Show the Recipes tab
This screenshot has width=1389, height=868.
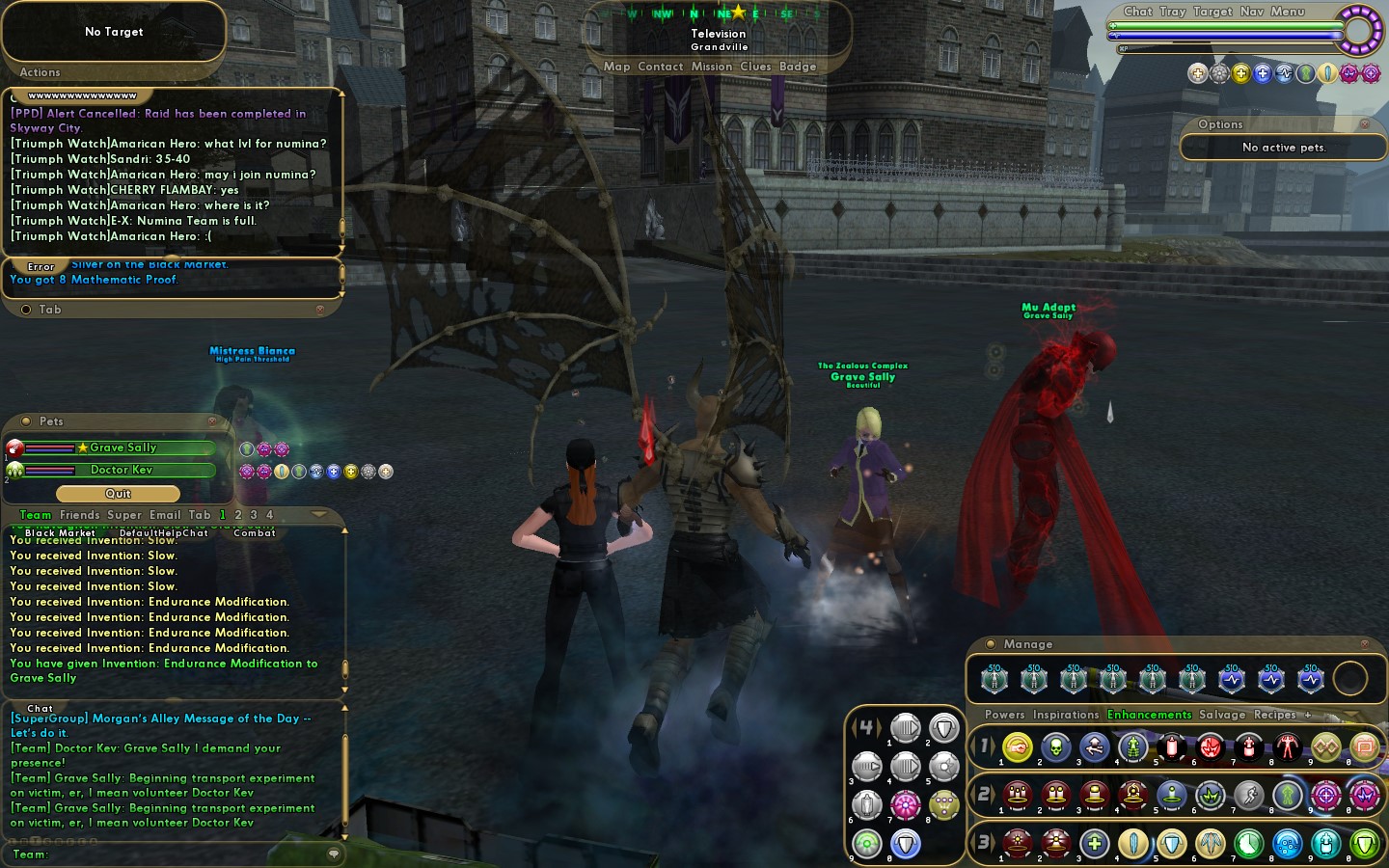(x=1274, y=715)
